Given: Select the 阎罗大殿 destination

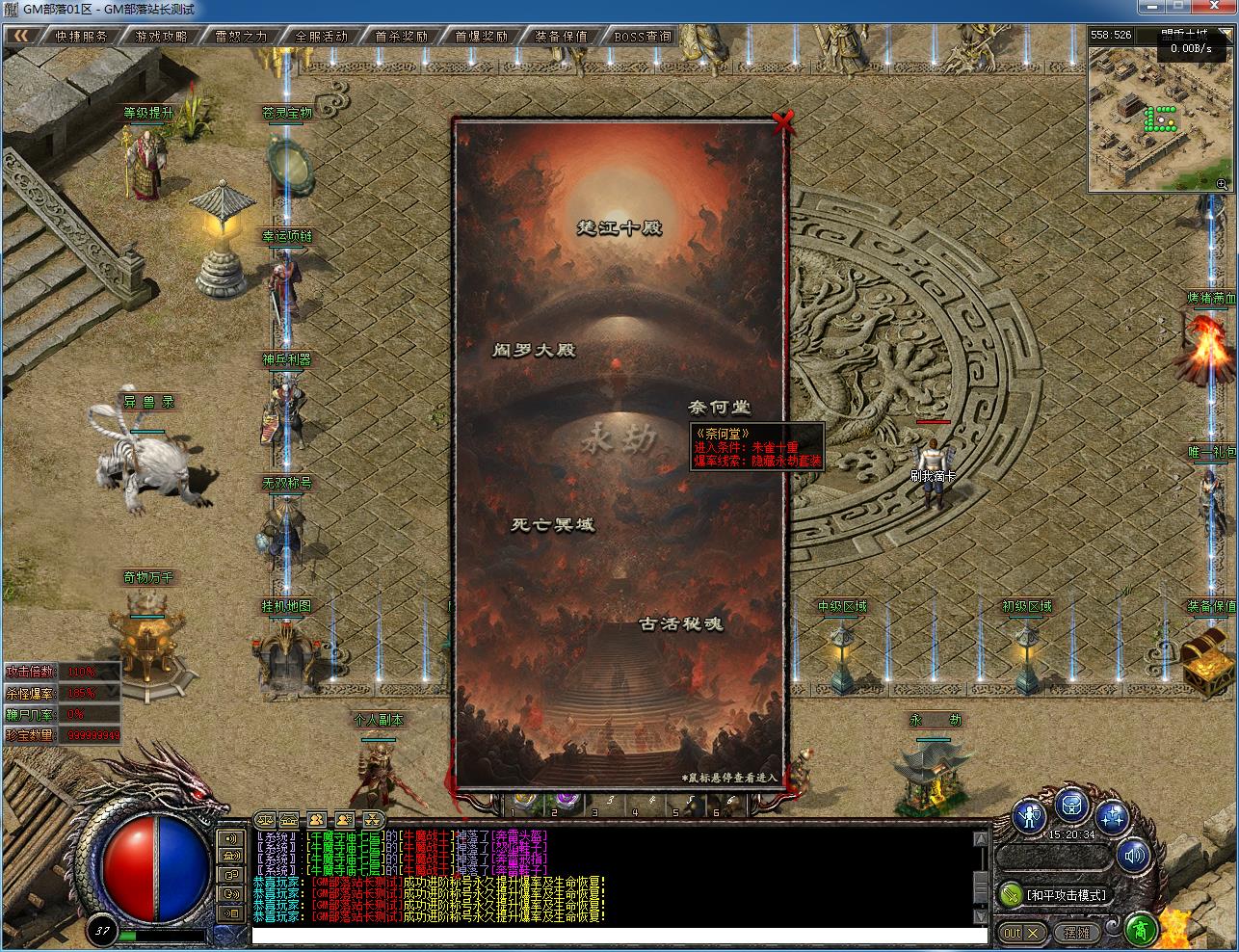Looking at the screenshot, I should (534, 351).
